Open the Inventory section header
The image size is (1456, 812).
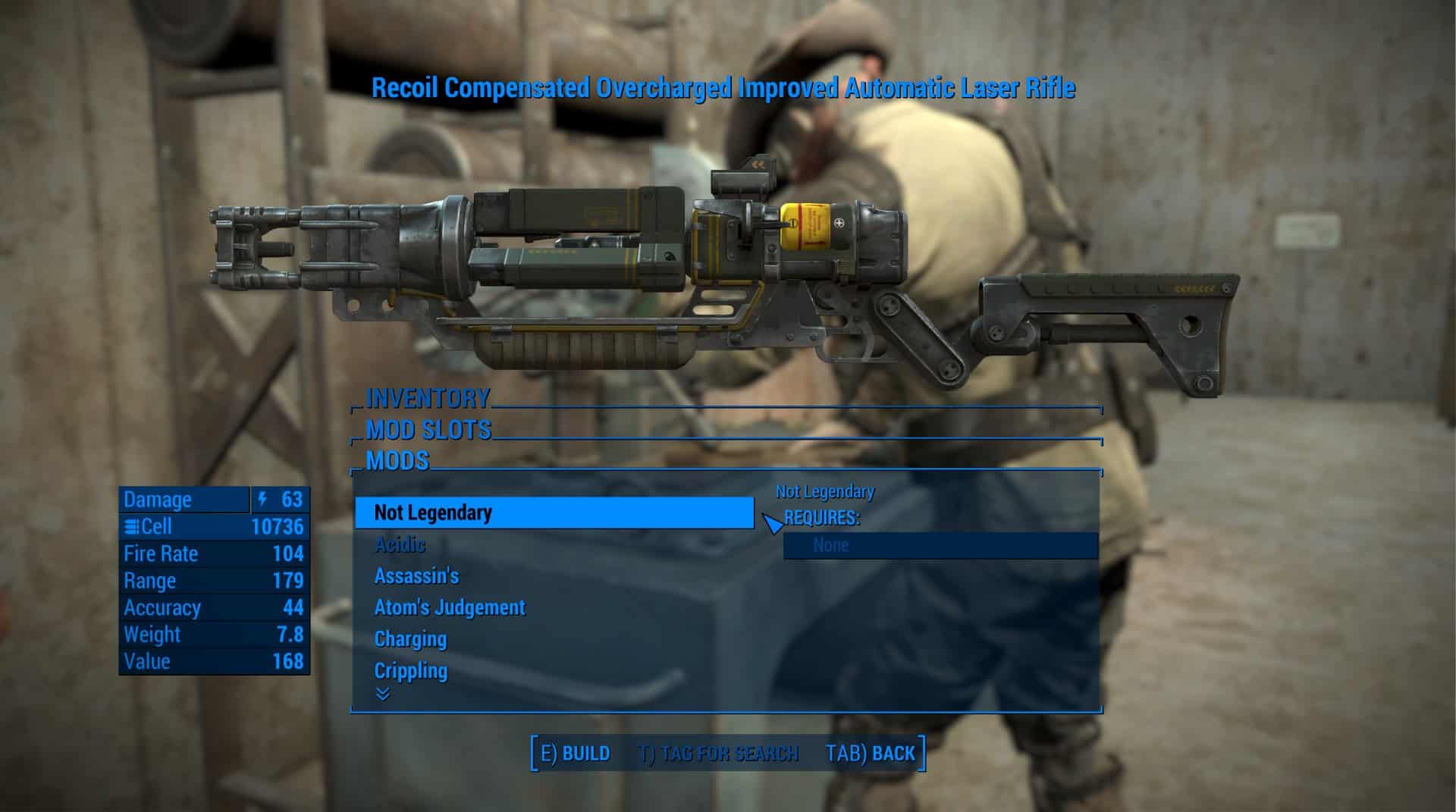428,398
